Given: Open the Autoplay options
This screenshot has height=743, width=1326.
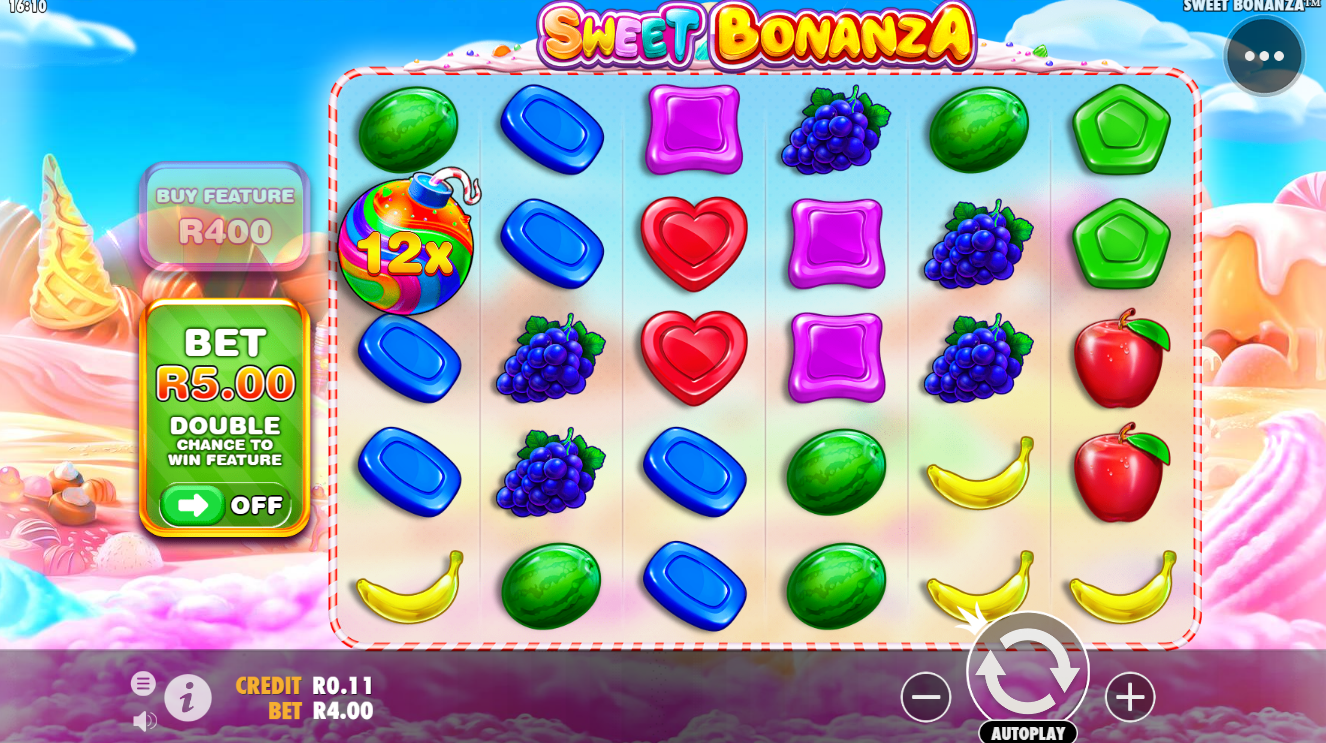Looking at the screenshot, I should (x=1027, y=732).
